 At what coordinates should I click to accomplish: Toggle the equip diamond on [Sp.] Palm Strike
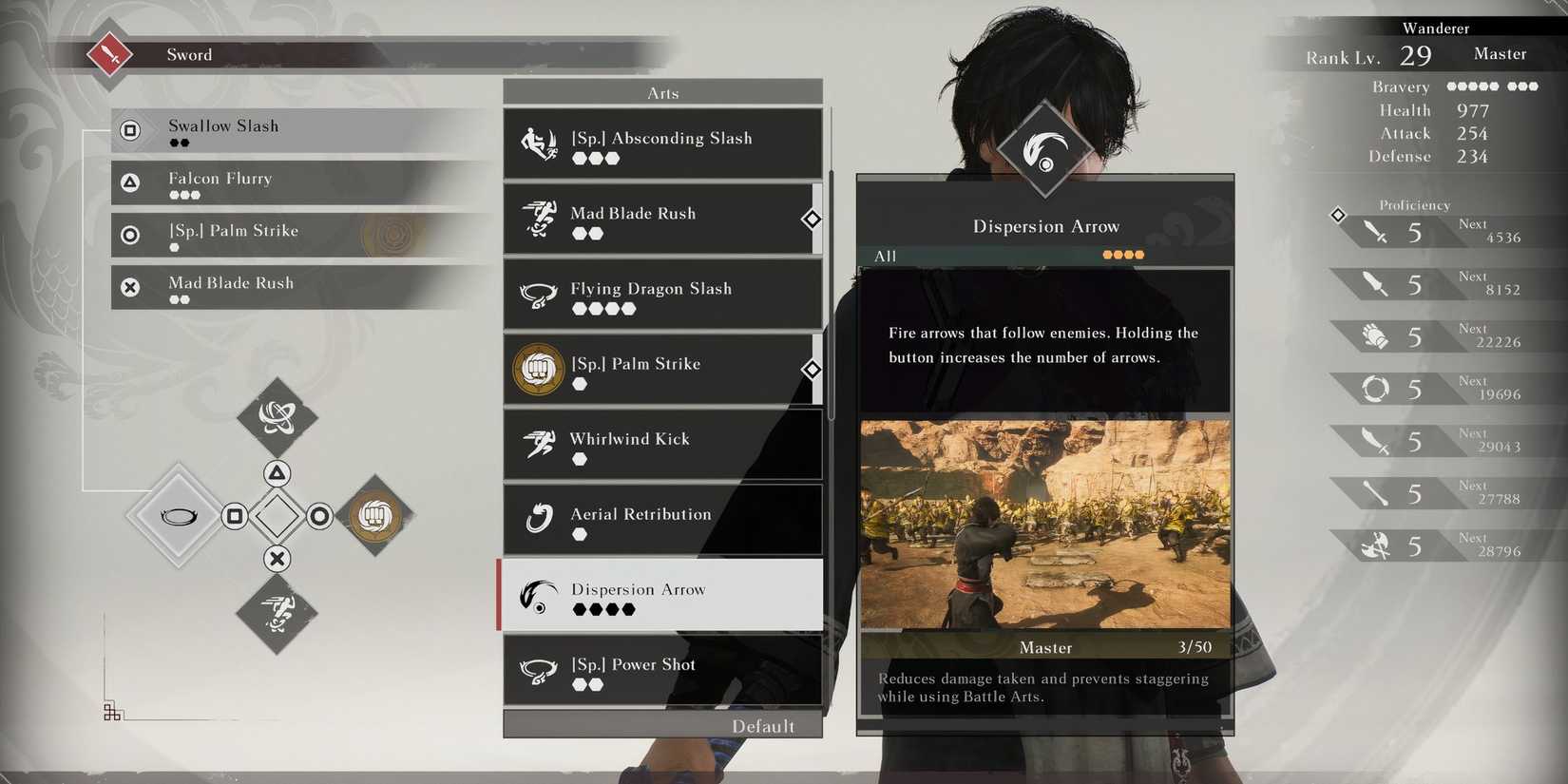812,369
